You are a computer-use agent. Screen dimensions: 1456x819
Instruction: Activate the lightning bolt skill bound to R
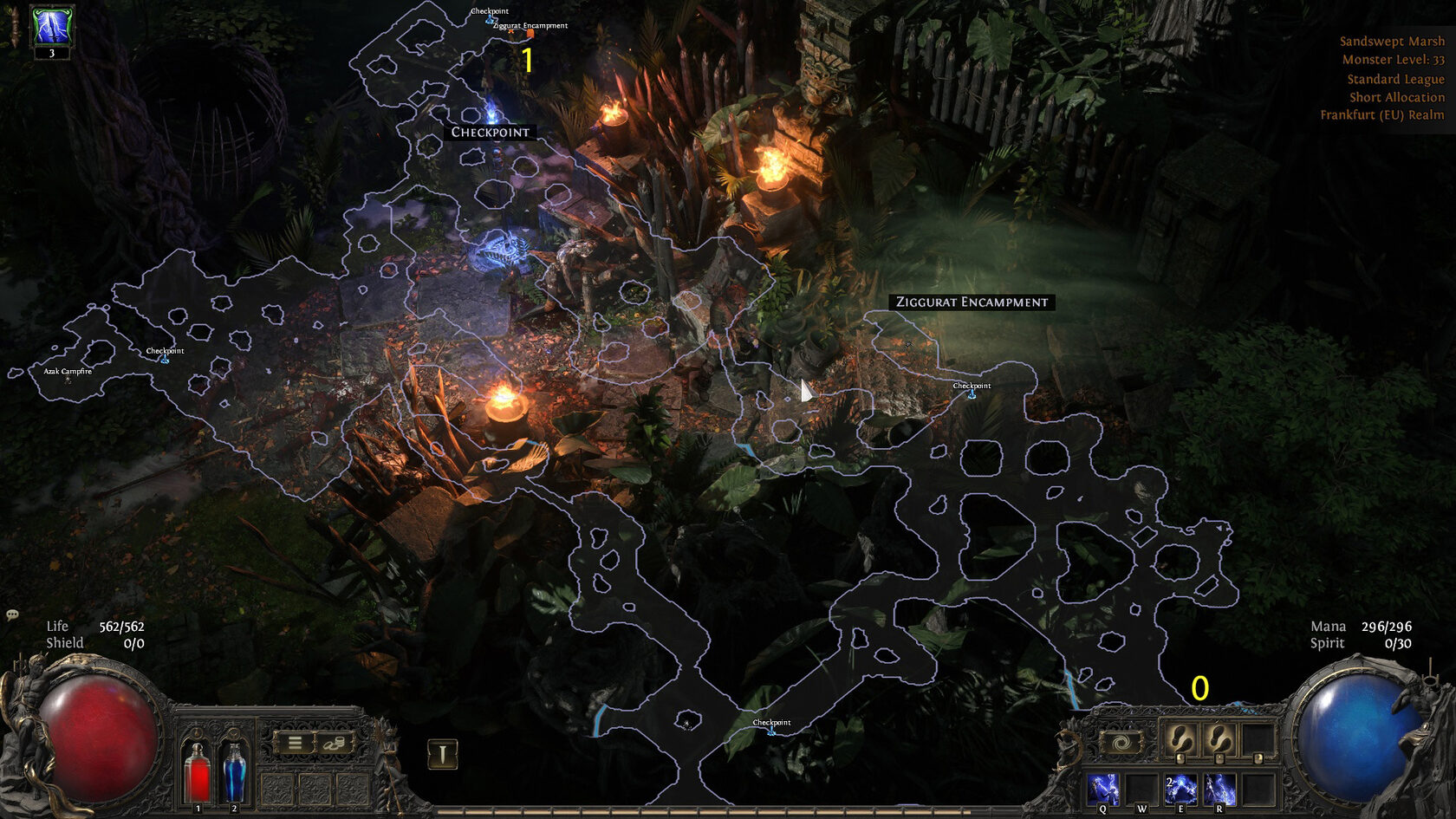tap(1219, 790)
